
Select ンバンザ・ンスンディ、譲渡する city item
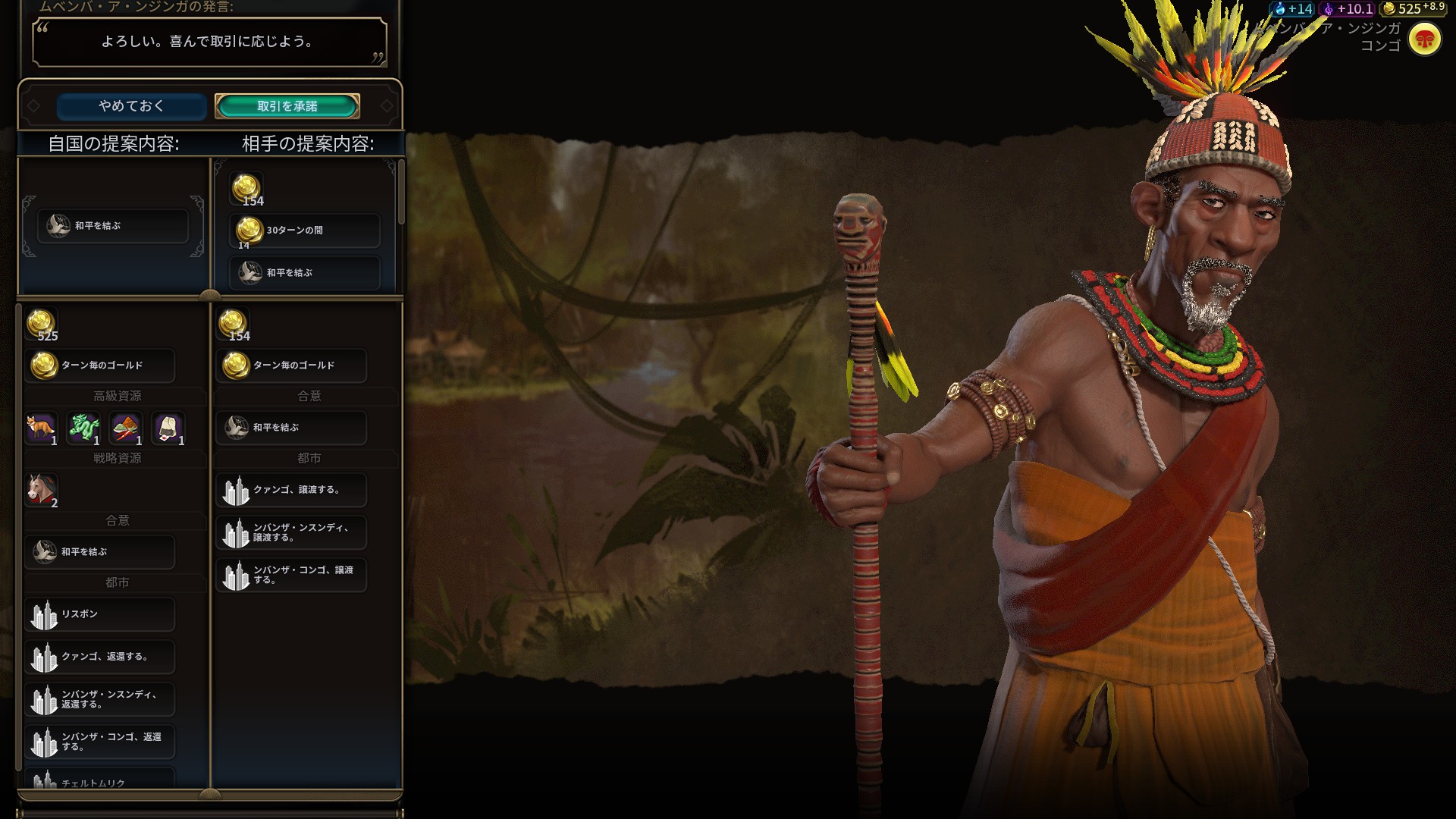[x=292, y=532]
